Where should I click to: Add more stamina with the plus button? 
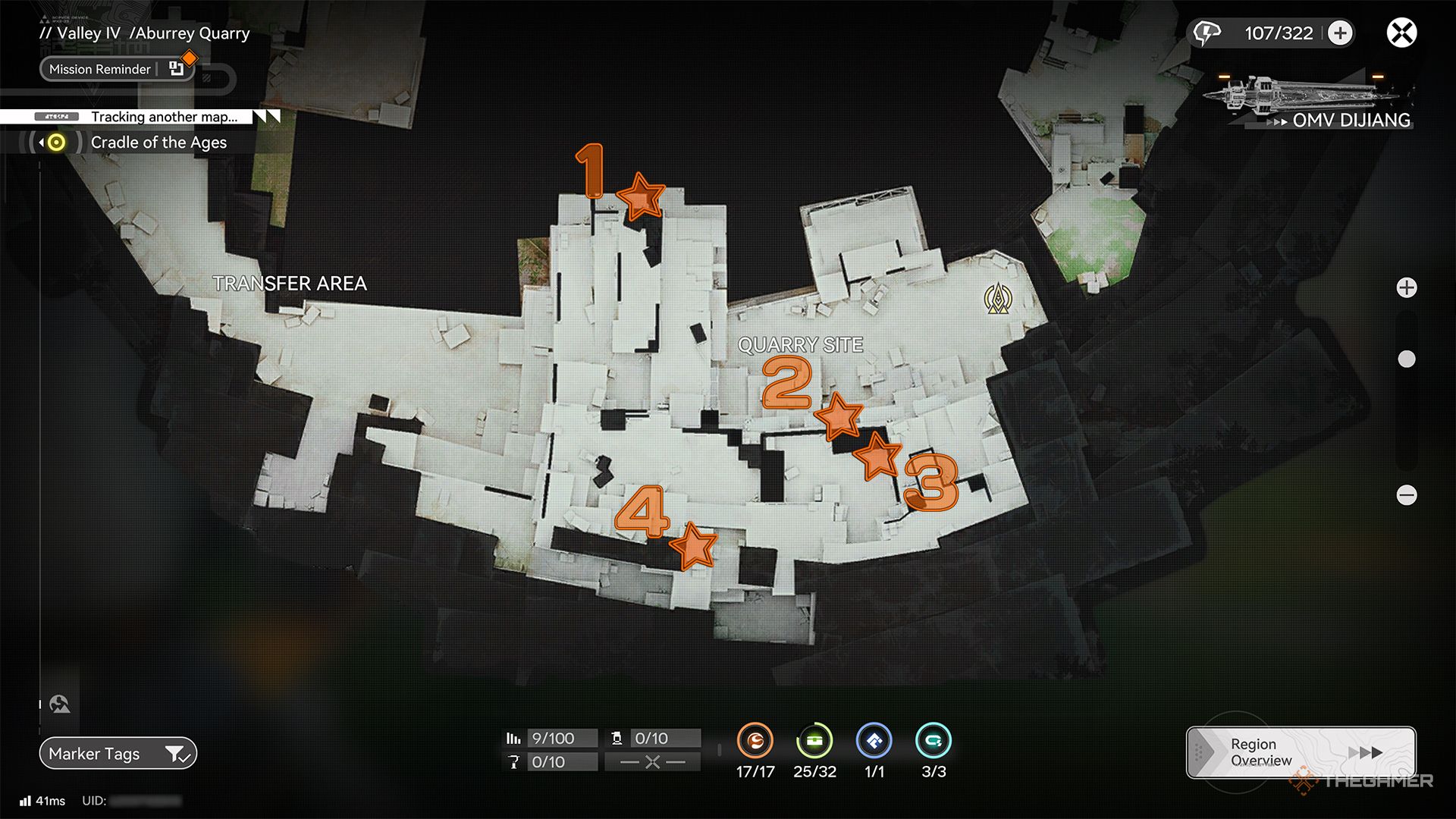[x=1340, y=33]
